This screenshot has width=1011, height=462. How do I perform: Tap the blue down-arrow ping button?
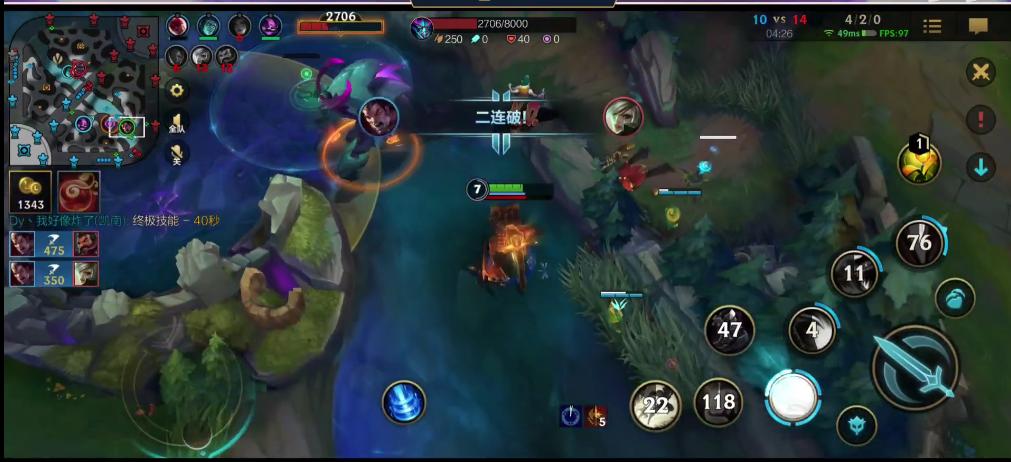pyautogui.click(x=980, y=167)
